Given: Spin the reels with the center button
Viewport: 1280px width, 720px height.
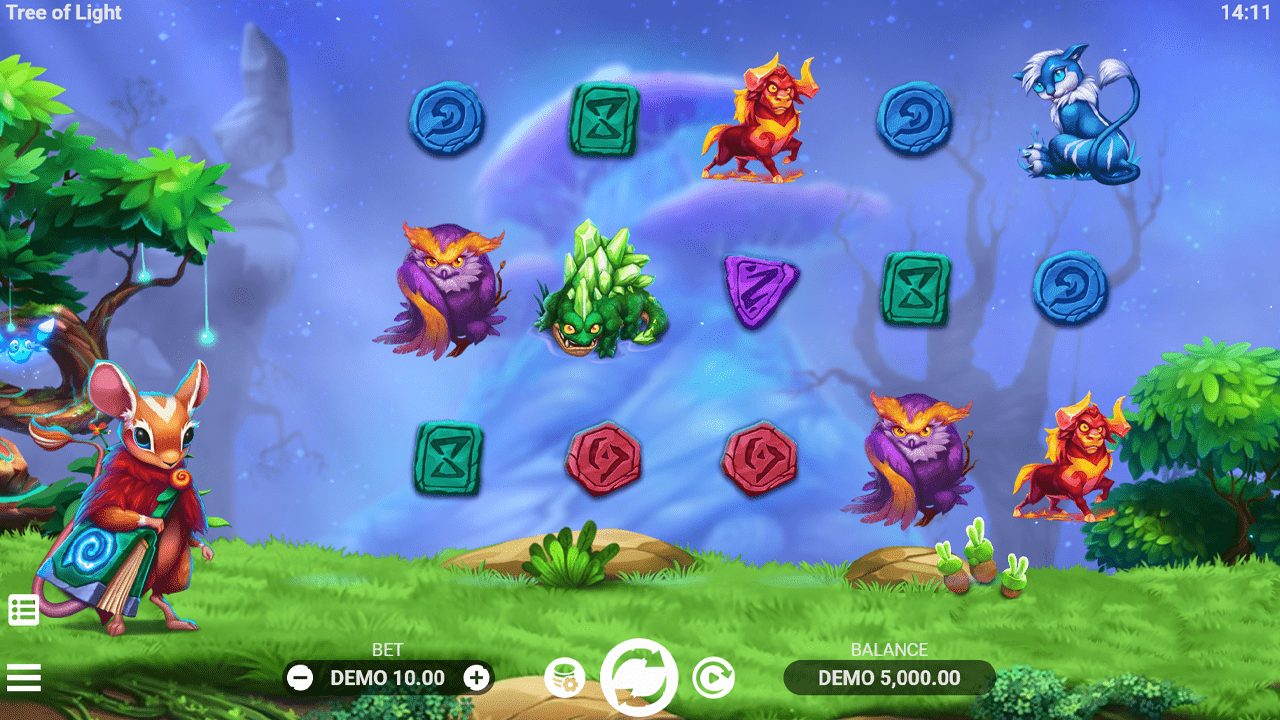Looking at the screenshot, I should click(639, 677).
